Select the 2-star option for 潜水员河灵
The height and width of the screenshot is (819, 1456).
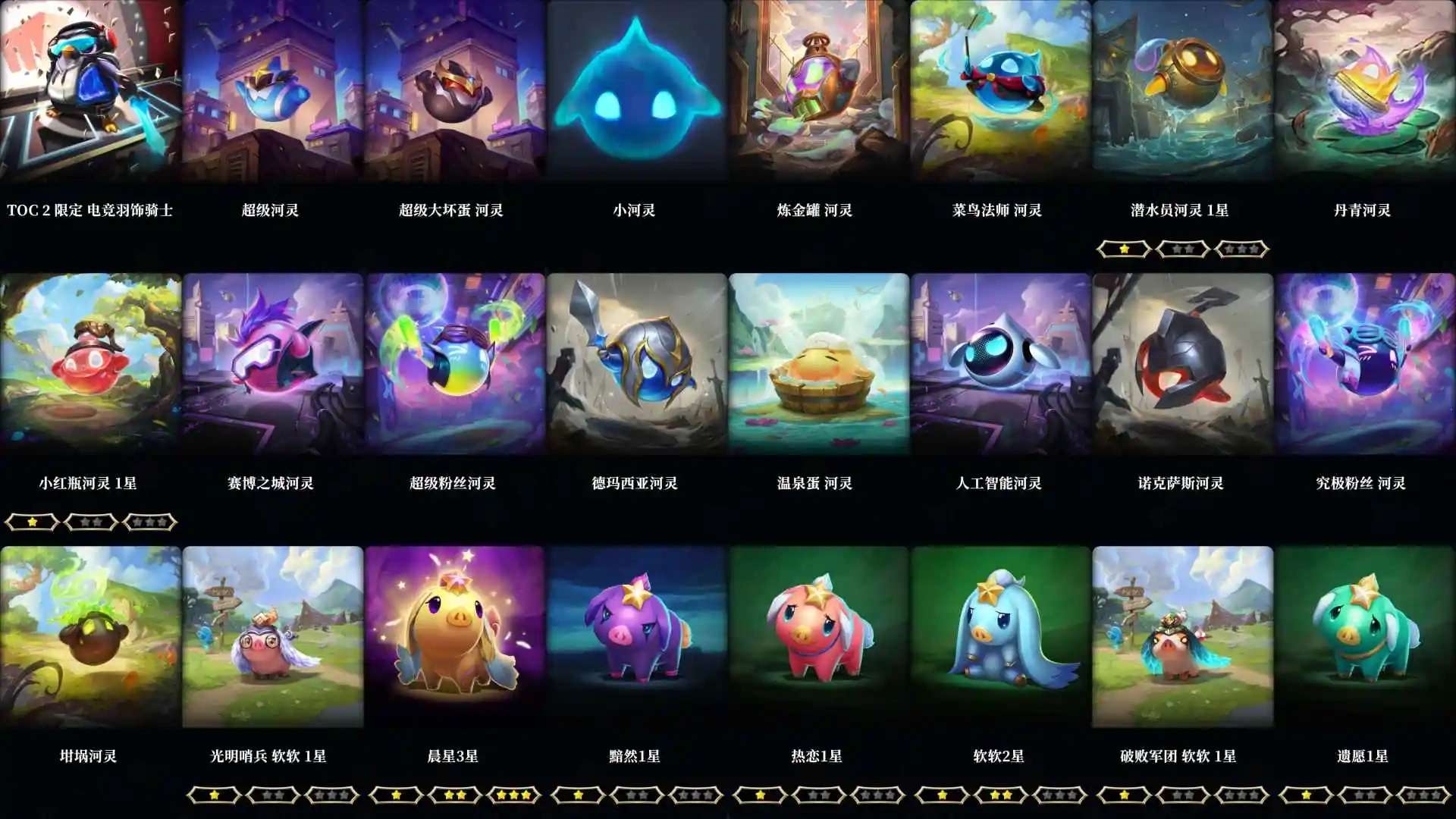pyautogui.click(x=1181, y=249)
